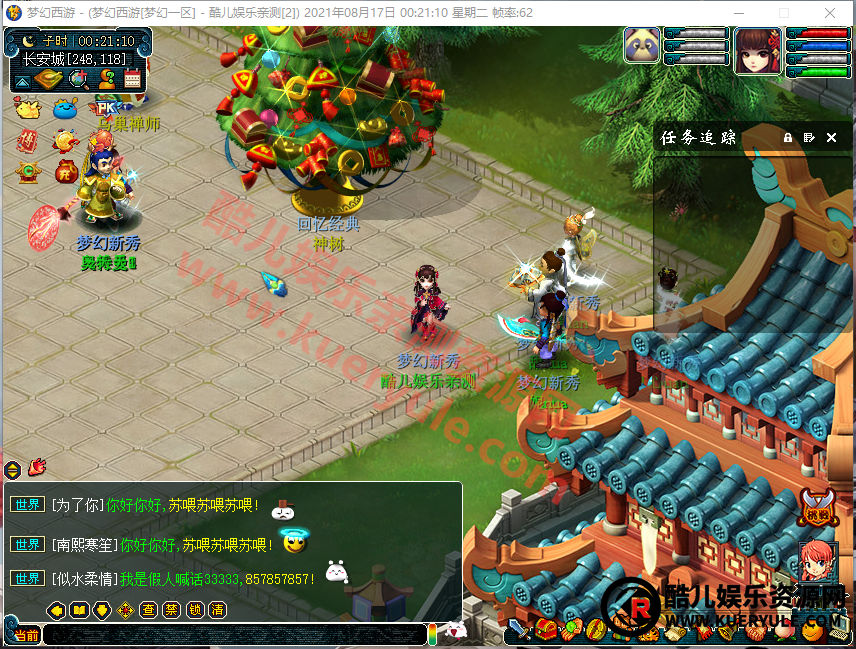Select the 当前 chat channel button
Screen dimensions: 856x649
pos(27,635)
